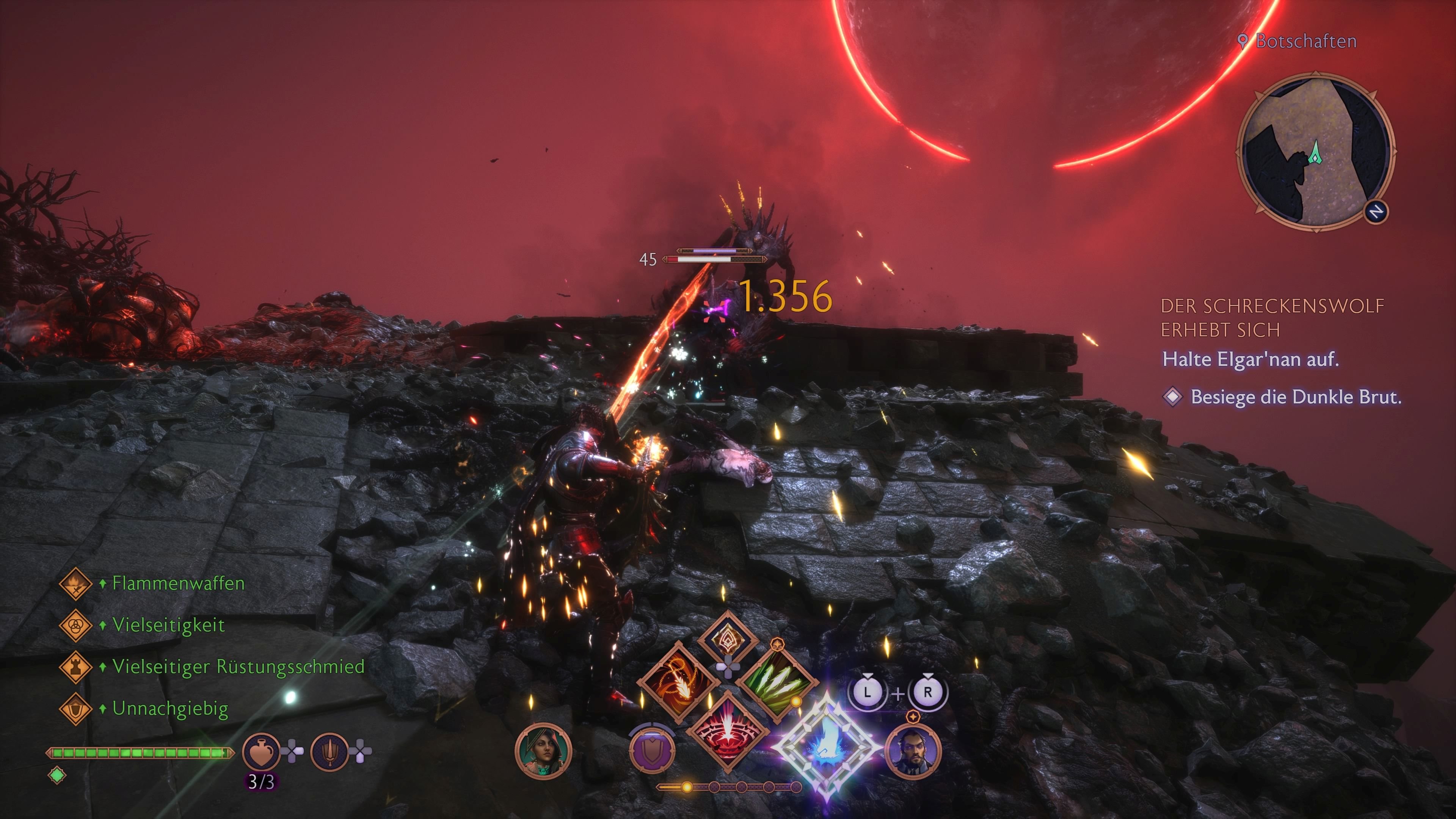Viewport: 1456px width, 819px height.
Task: Use the healing potion flask
Action: pyautogui.click(x=261, y=751)
